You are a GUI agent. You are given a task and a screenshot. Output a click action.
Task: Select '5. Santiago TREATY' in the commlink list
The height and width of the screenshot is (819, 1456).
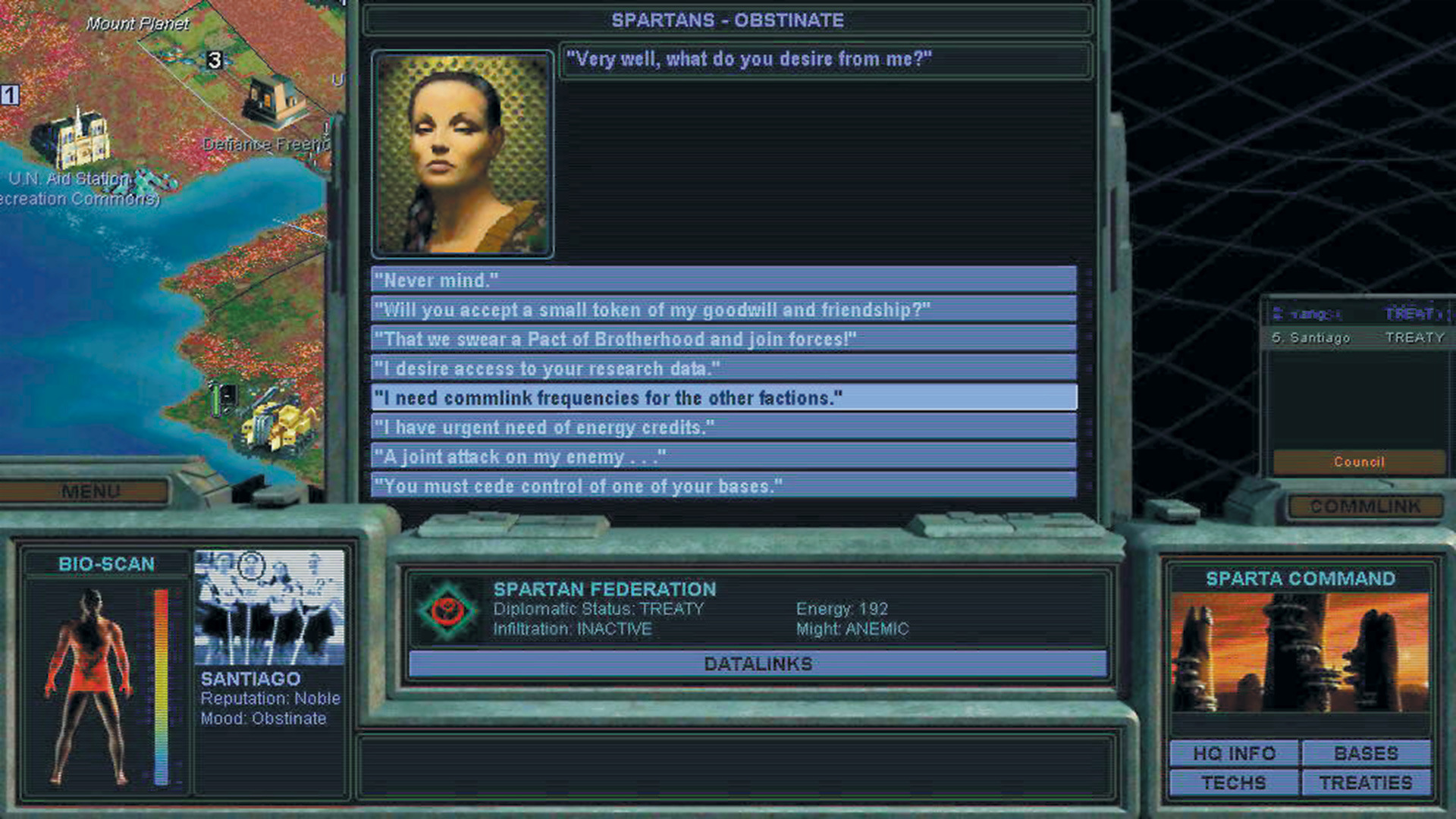[1357, 337]
